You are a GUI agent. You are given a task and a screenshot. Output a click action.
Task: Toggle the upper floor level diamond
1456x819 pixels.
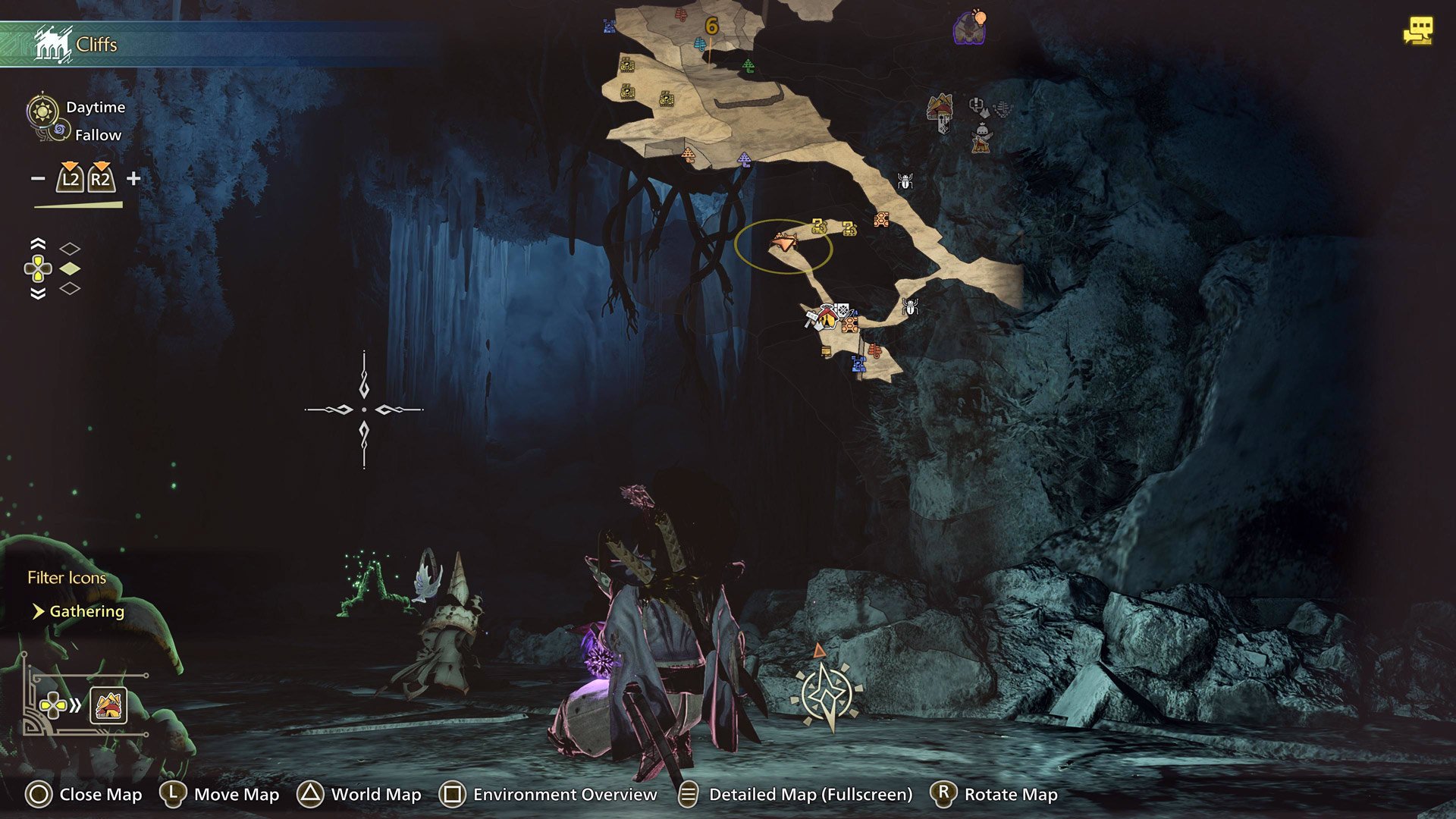tap(70, 249)
